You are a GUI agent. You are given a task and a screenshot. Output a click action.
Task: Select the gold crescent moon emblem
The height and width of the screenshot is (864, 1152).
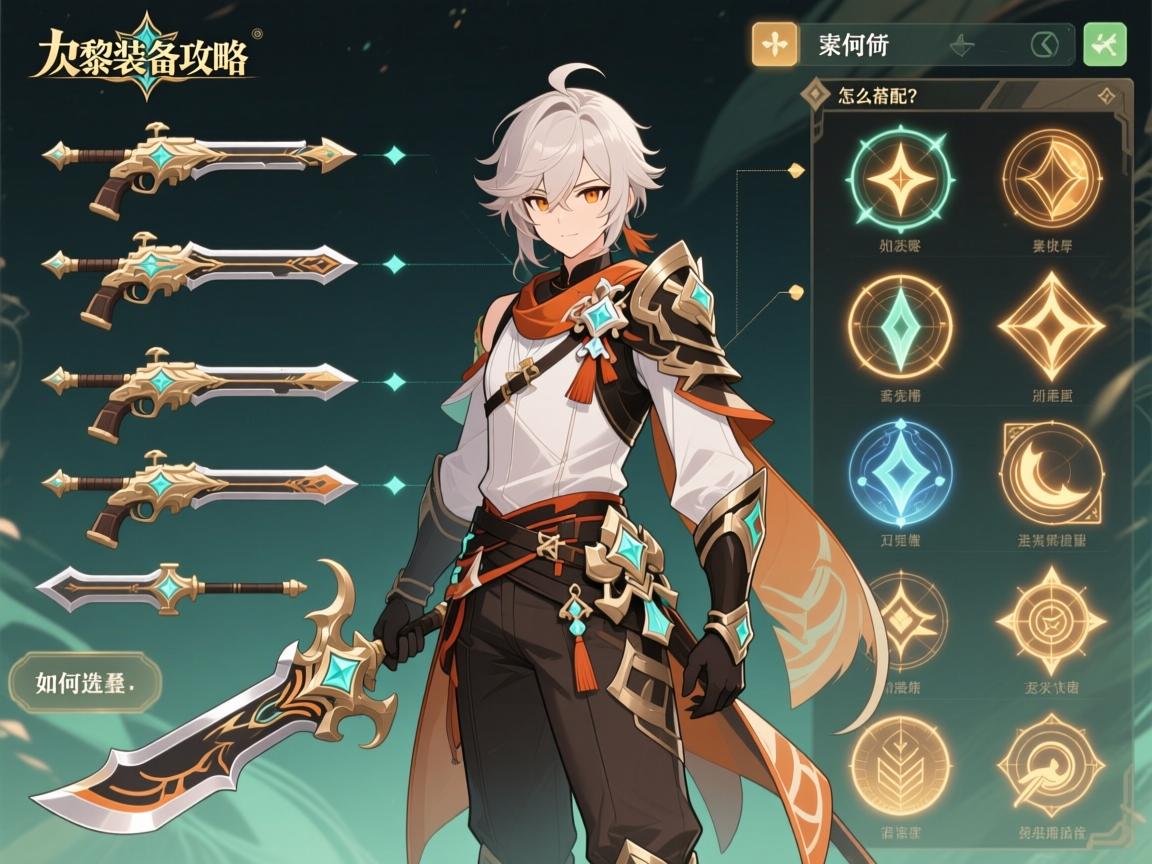point(1051,474)
